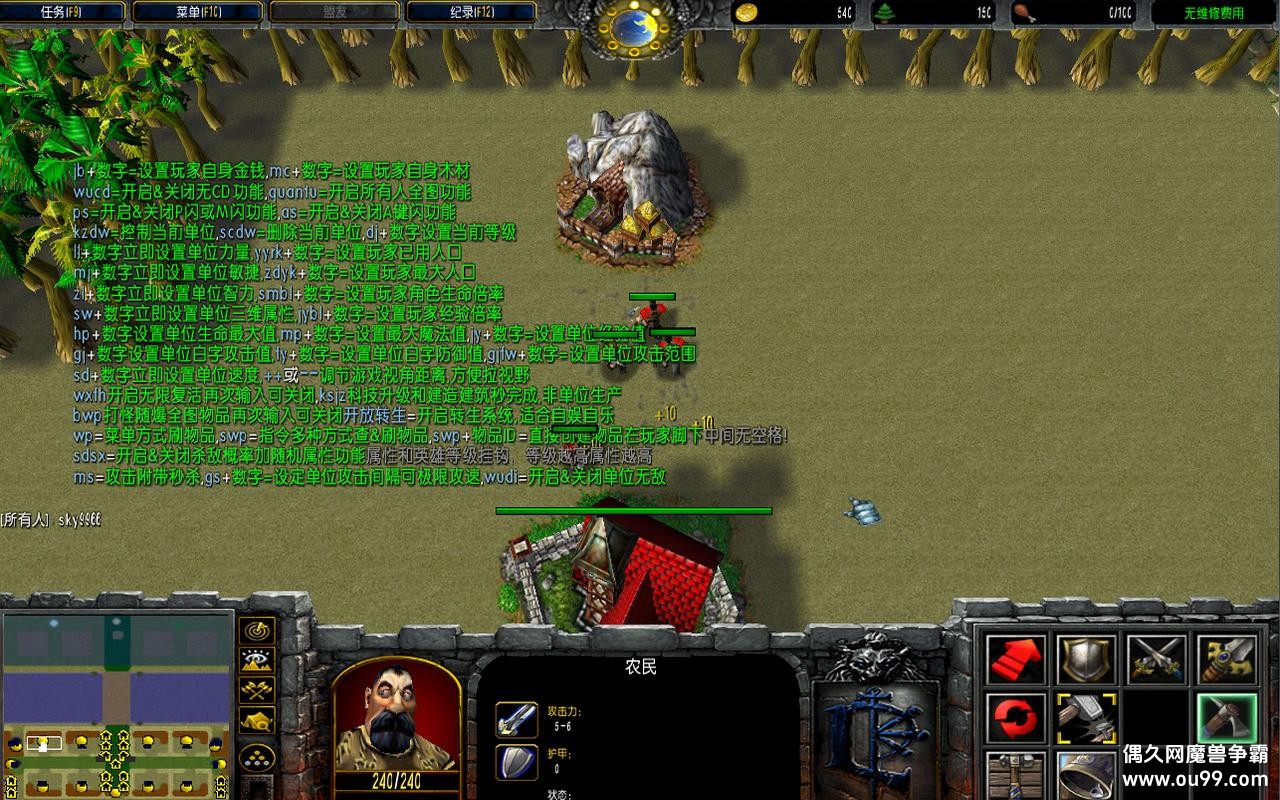Toggle ally colors with crossed axes icon
The height and width of the screenshot is (800, 1280).
(x=257, y=689)
